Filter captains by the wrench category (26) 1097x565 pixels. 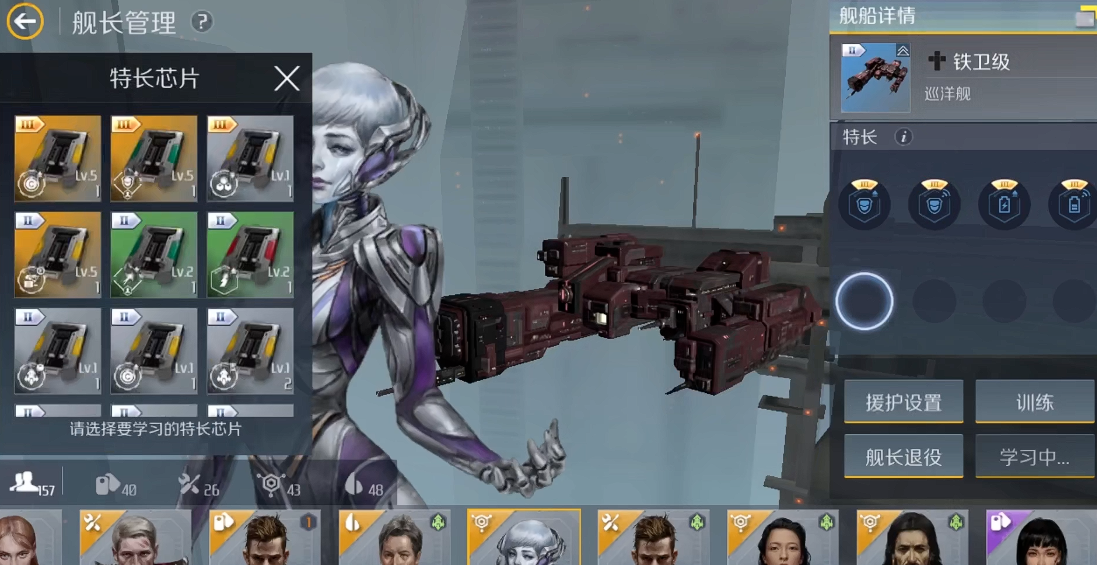click(198, 485)
